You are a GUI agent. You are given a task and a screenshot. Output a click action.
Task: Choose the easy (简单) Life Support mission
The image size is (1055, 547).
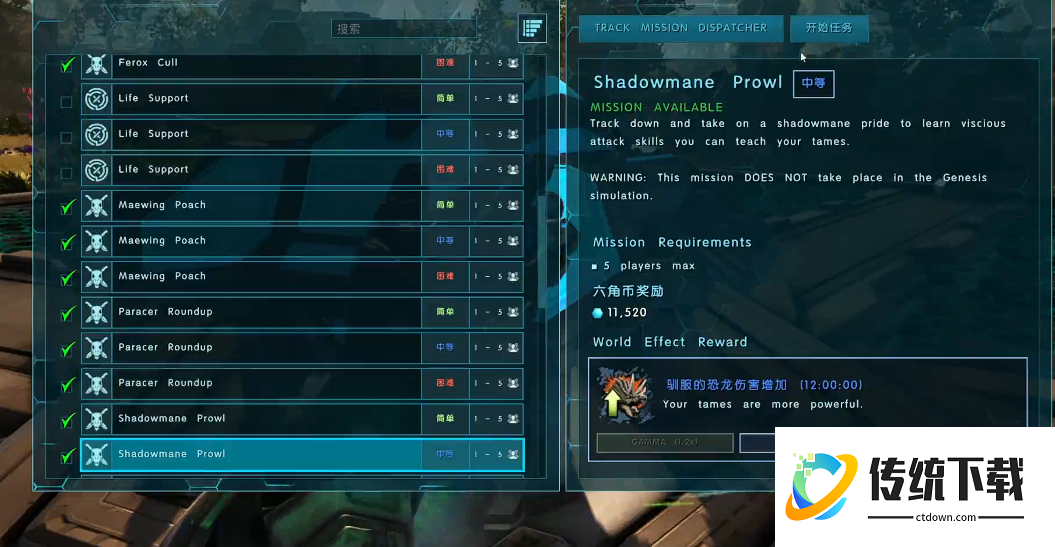250,99
